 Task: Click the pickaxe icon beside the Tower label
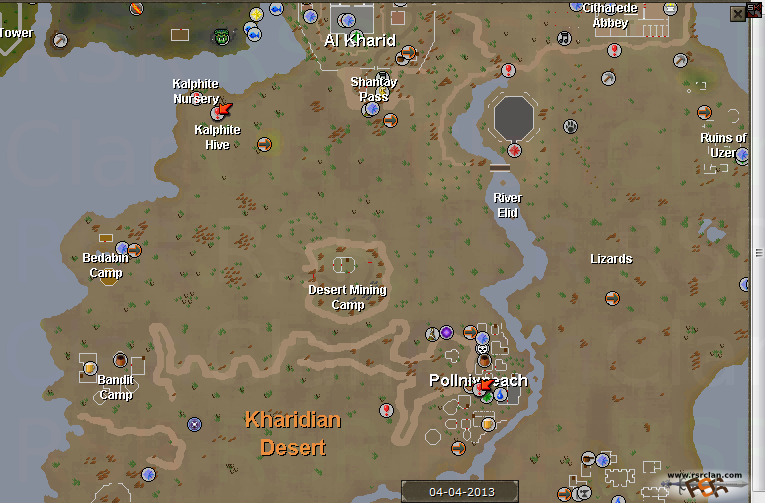[x=61, y=40]
